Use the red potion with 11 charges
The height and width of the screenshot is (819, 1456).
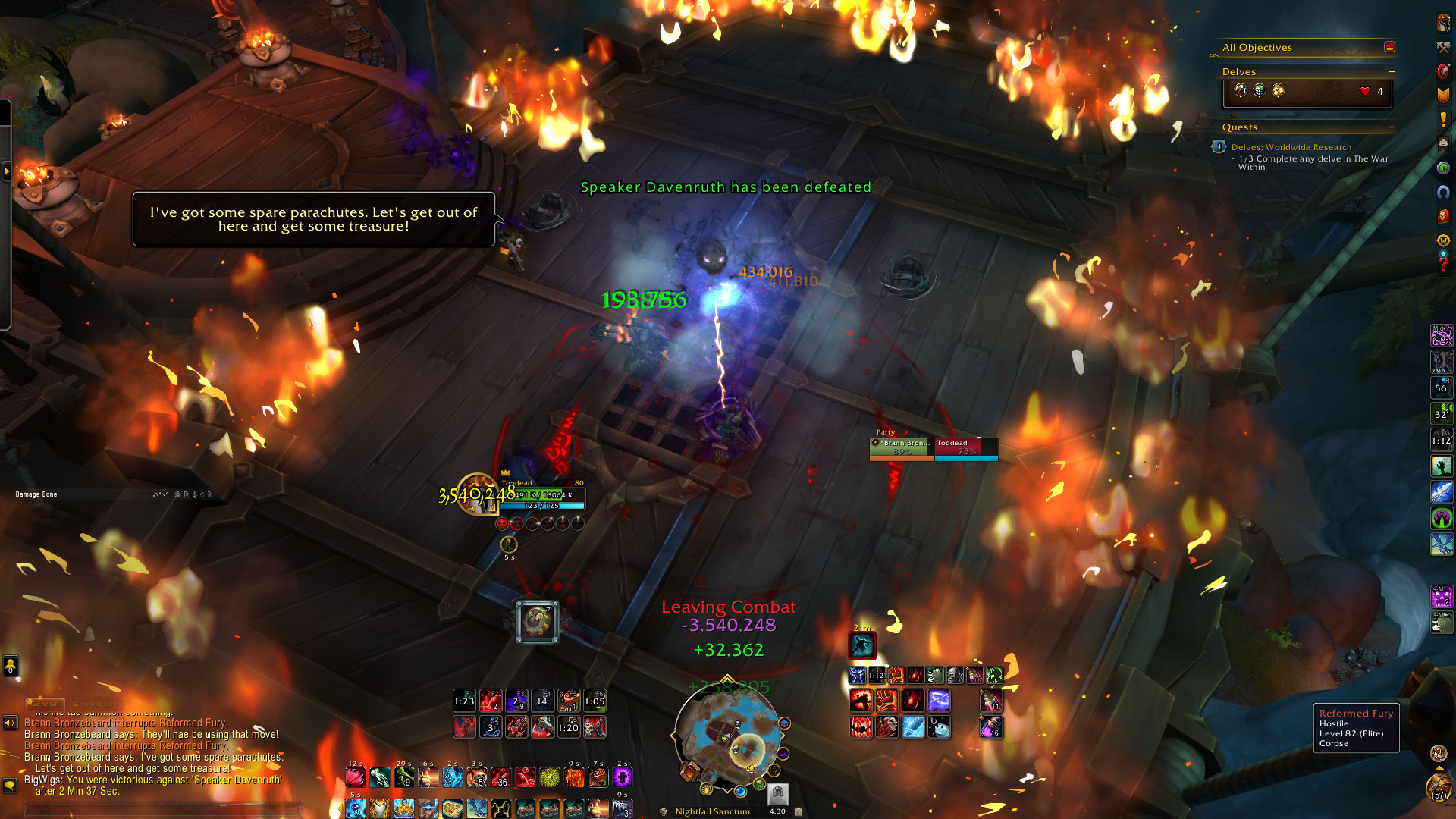990,701
